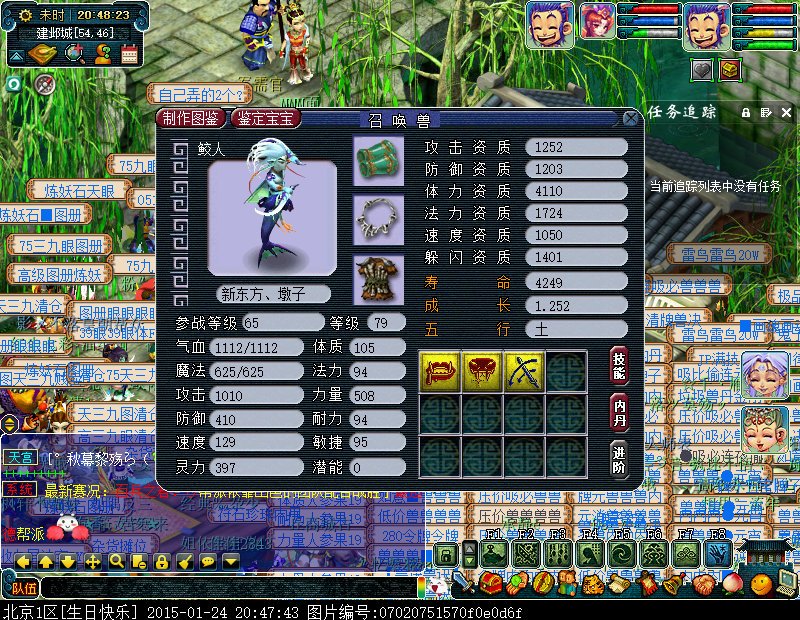800x620 pixels.
Task: Toggle the quest tracker lock icon
Action: coord(745,112)
